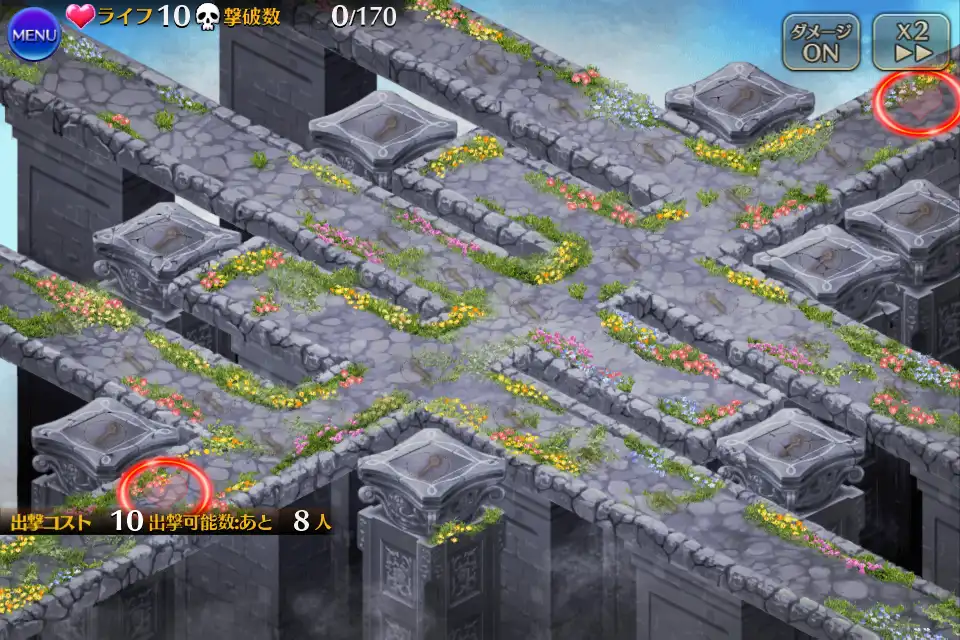The width and height of the screenshot is (960, 640).
Task: Activate the X2 fast-forward speed button
Action: pos(910,42)
